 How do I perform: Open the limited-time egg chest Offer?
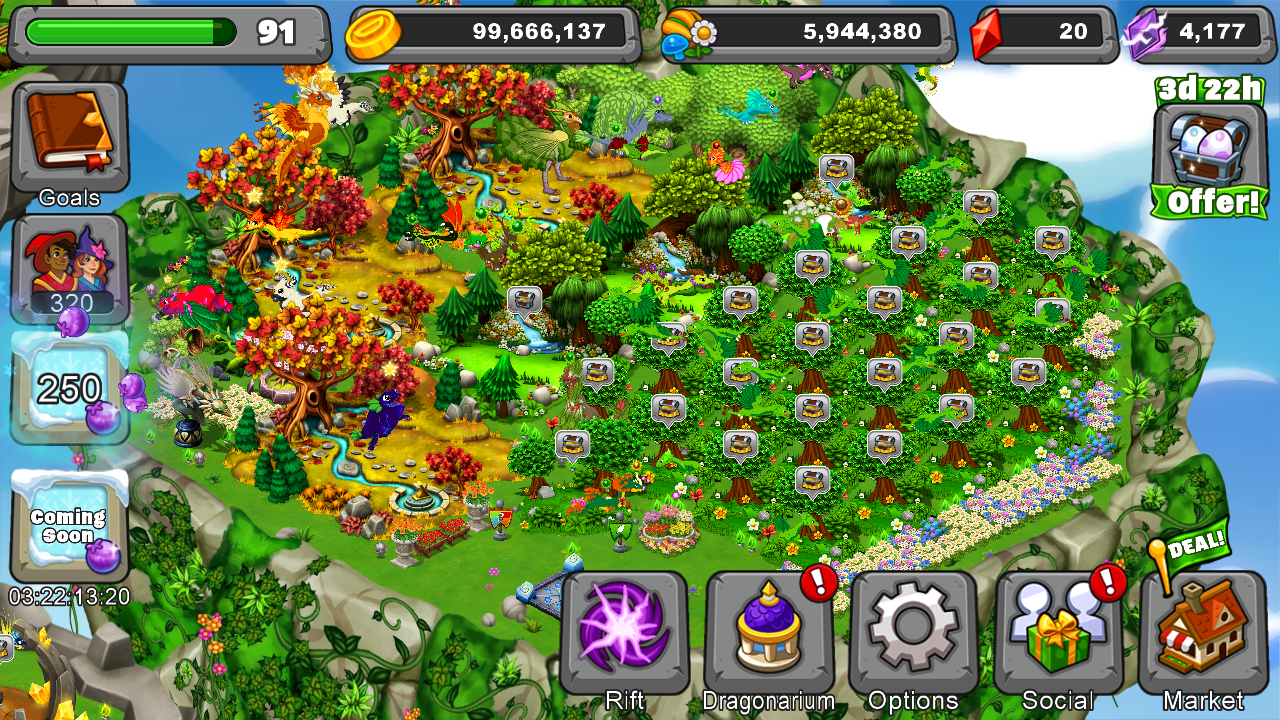(x=1207, y=145)
